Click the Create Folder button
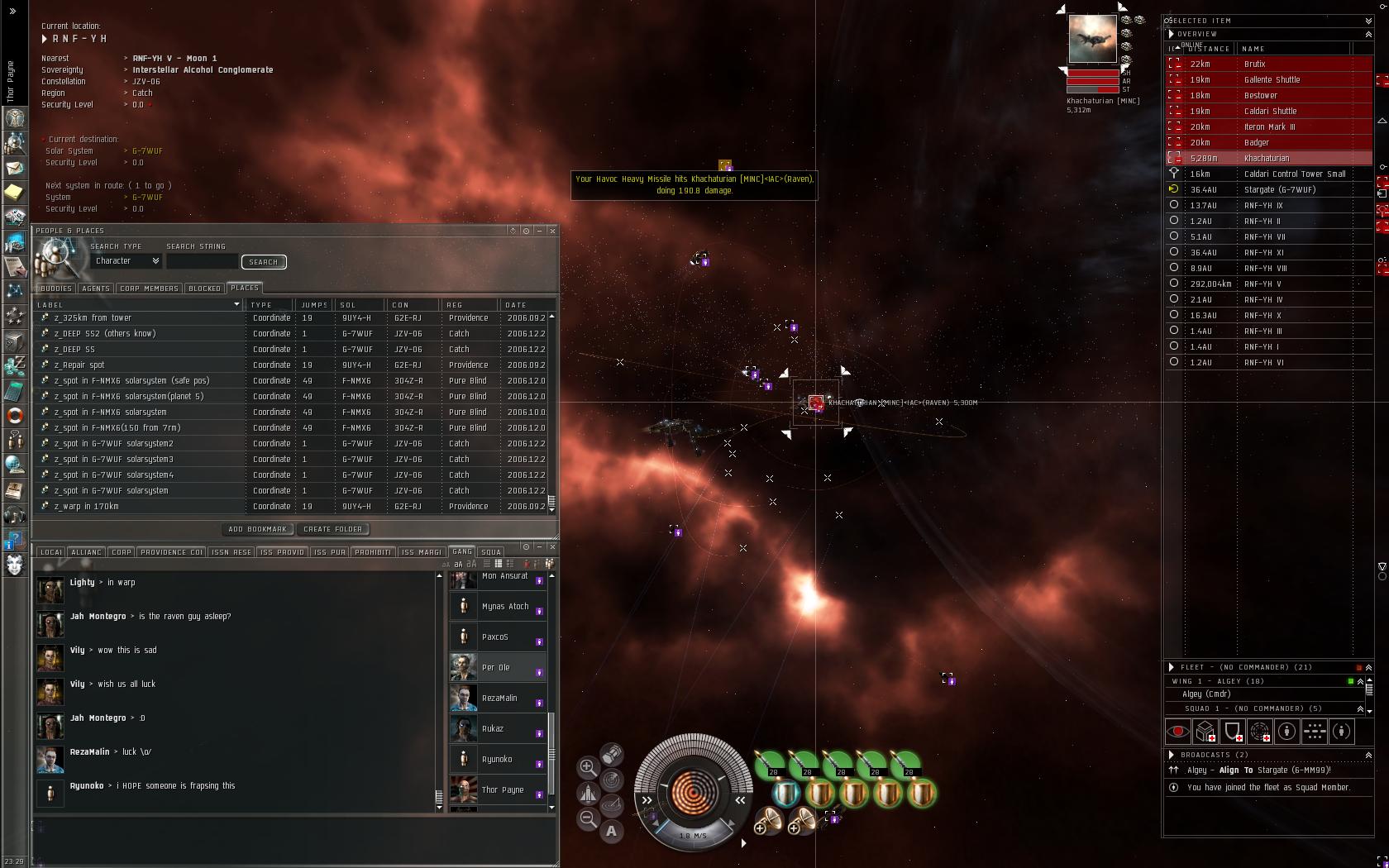The width and height of the screenshot is (1389, 868). [333, 529]
